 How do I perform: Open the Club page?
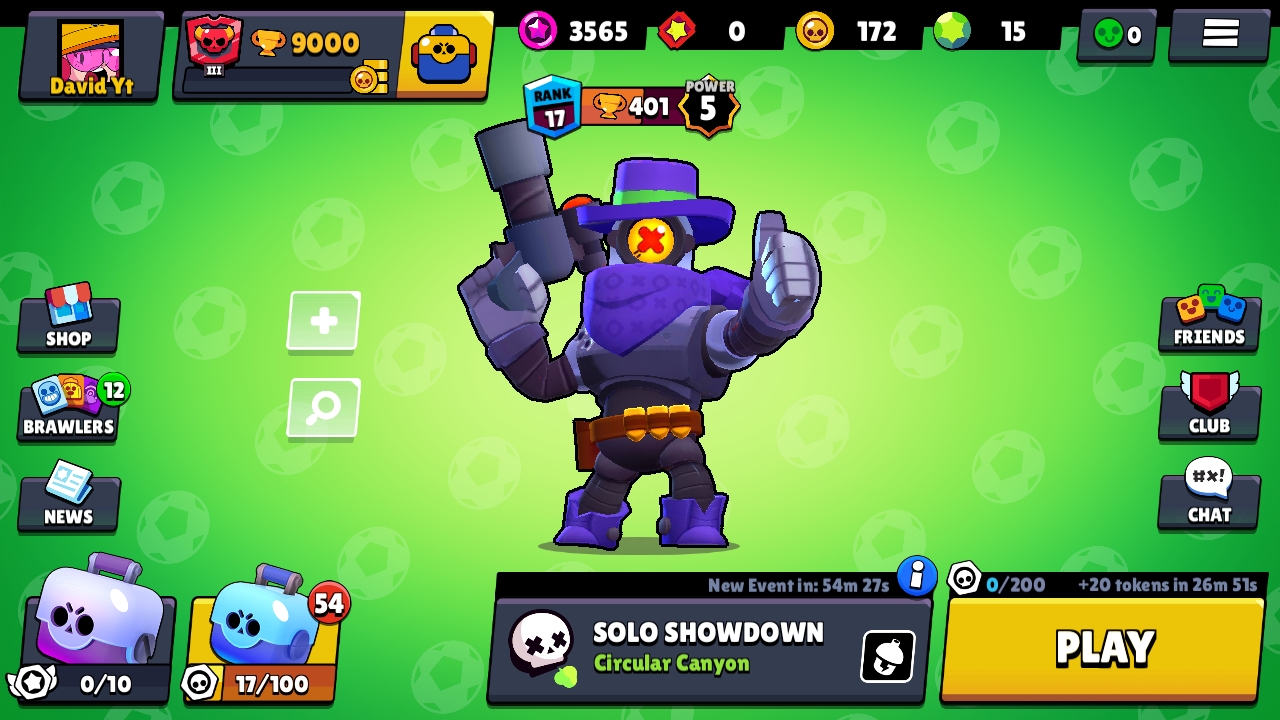pos(1209,407)
